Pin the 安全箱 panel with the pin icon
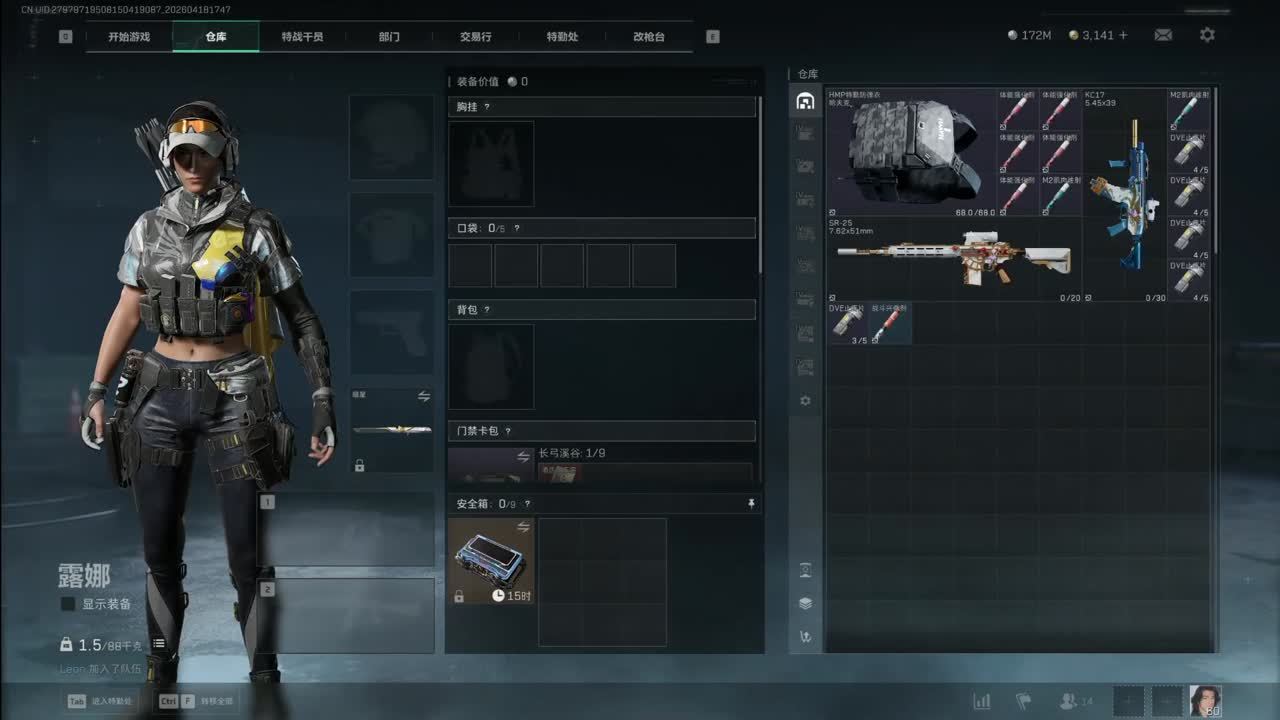Screen dimensions: 1280x720 pos(752,504)
